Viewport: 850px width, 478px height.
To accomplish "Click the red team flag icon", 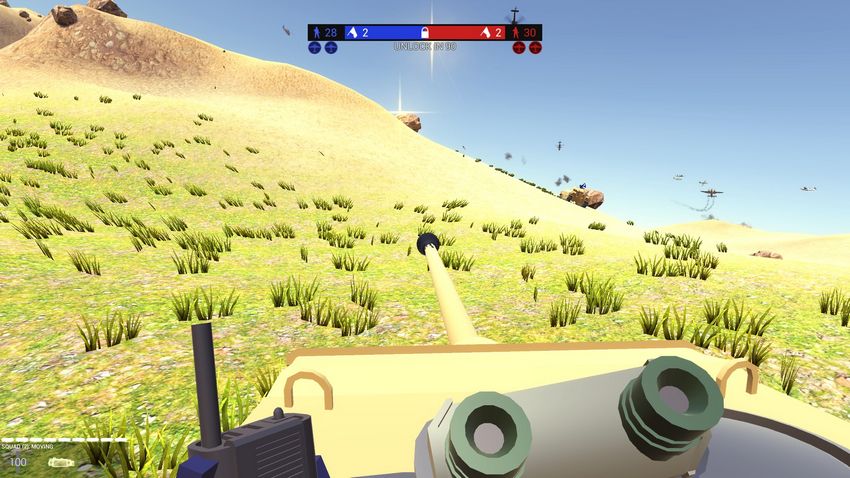I will [485, 33].
